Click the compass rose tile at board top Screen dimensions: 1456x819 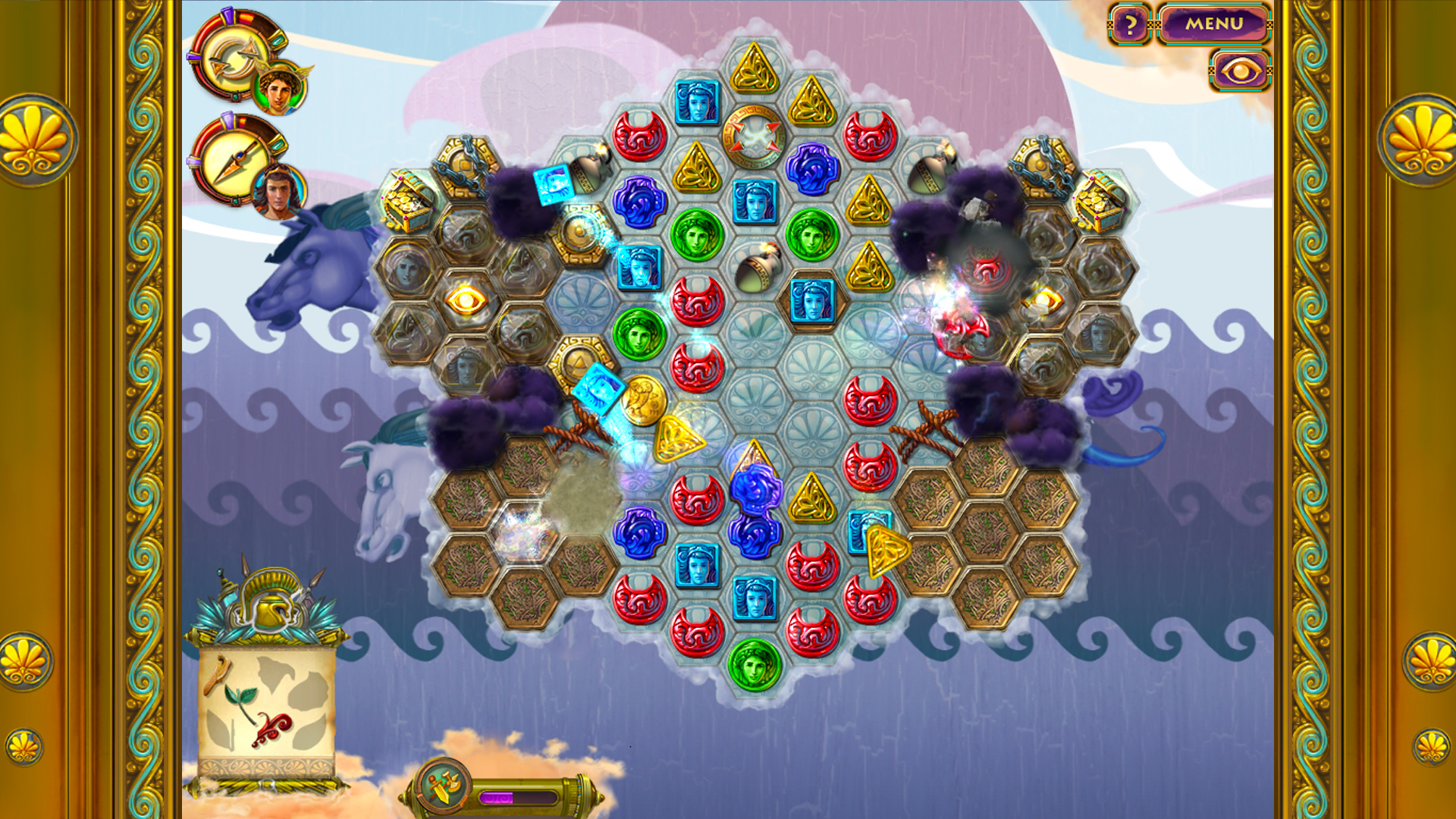click(x=753, y=136)
